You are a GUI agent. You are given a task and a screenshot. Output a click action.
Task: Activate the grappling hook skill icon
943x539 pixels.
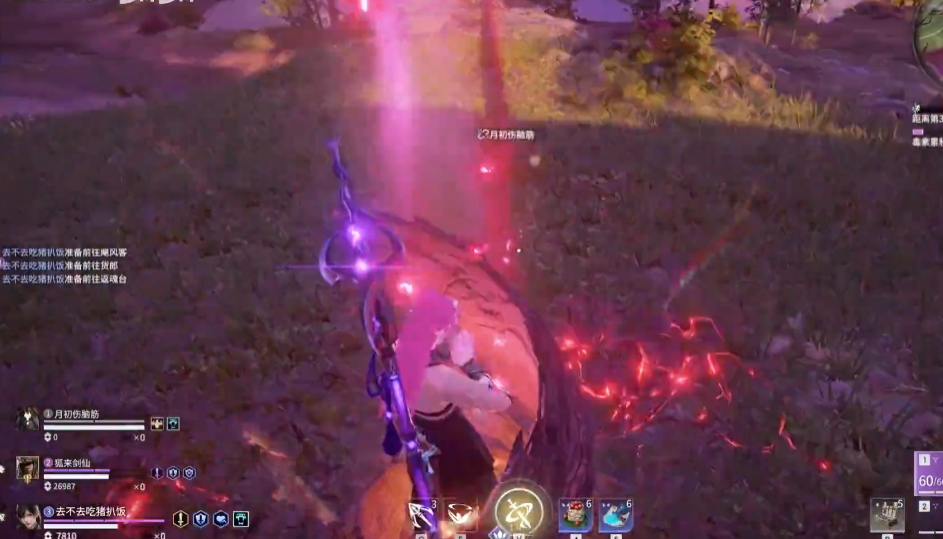point(421,515)
